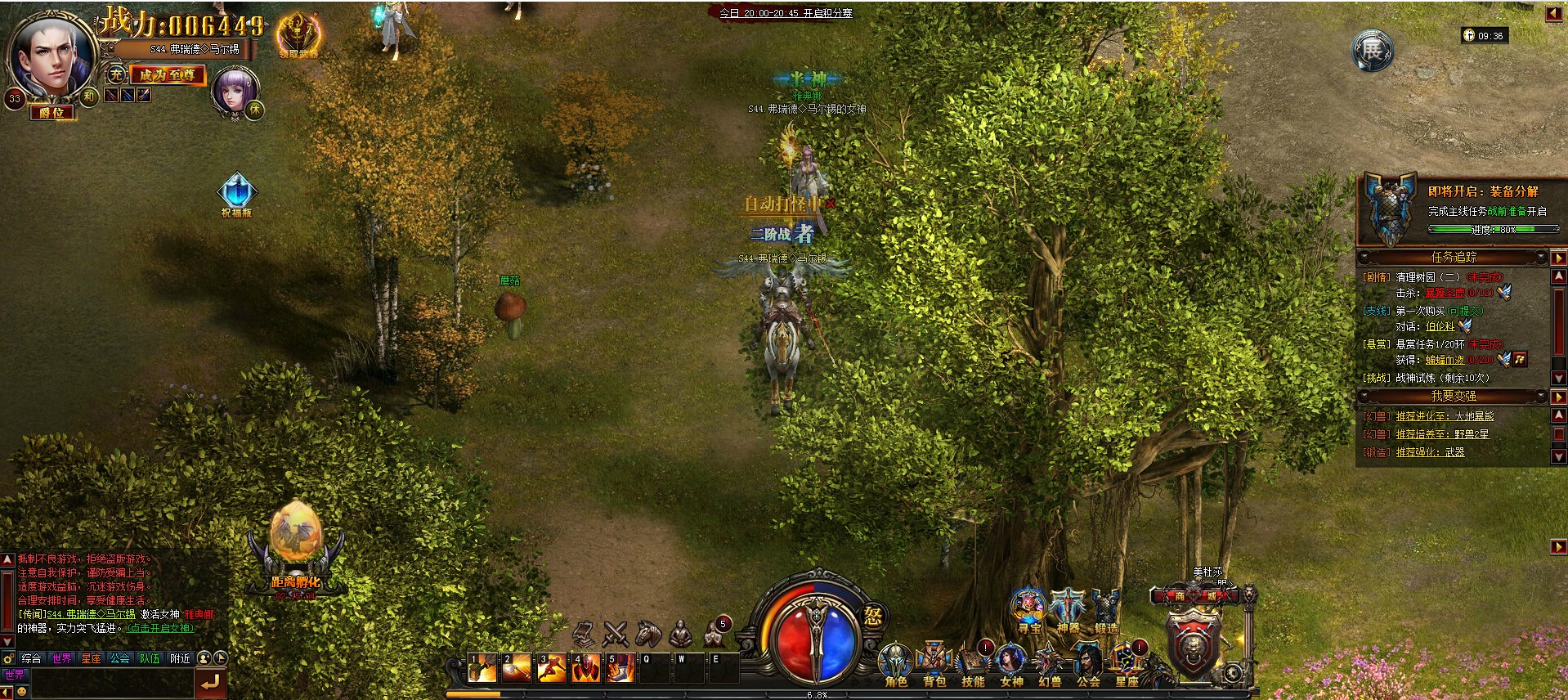The width and height of the screenshot is (1568, 700).
Task: Open the 爵位 title button
Action: [51, 114]
